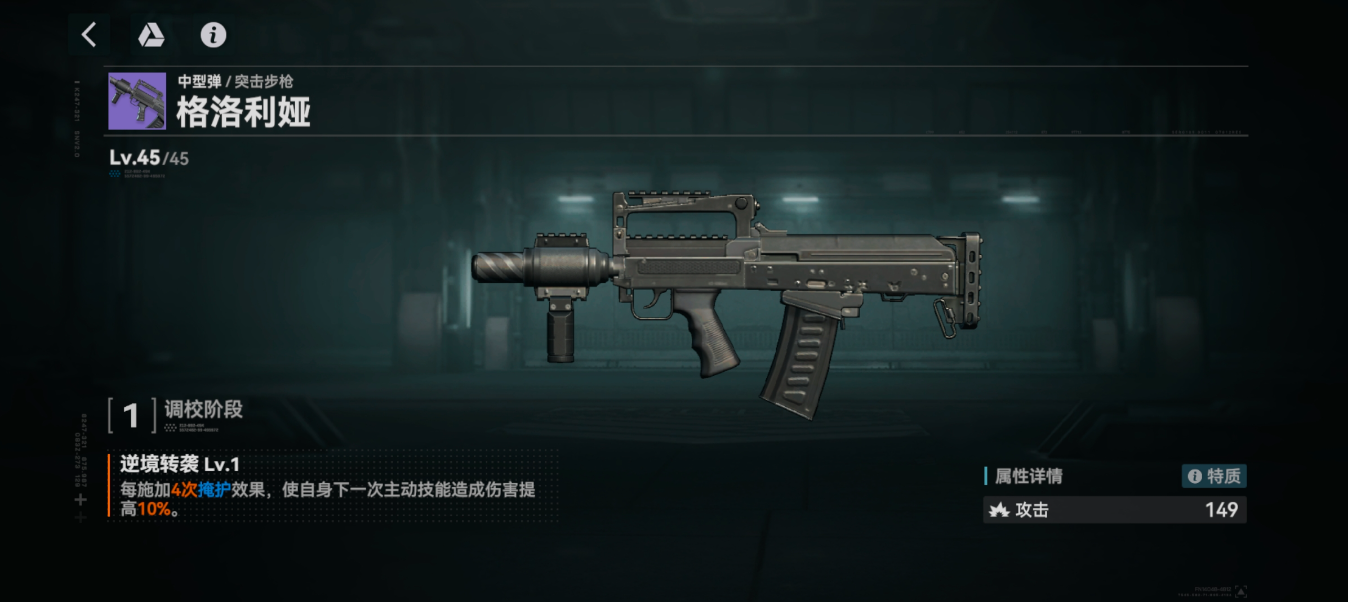Screen dimensions: 1348x602
Task: View the 调校阶段 tuning stage
Action: 202,410
